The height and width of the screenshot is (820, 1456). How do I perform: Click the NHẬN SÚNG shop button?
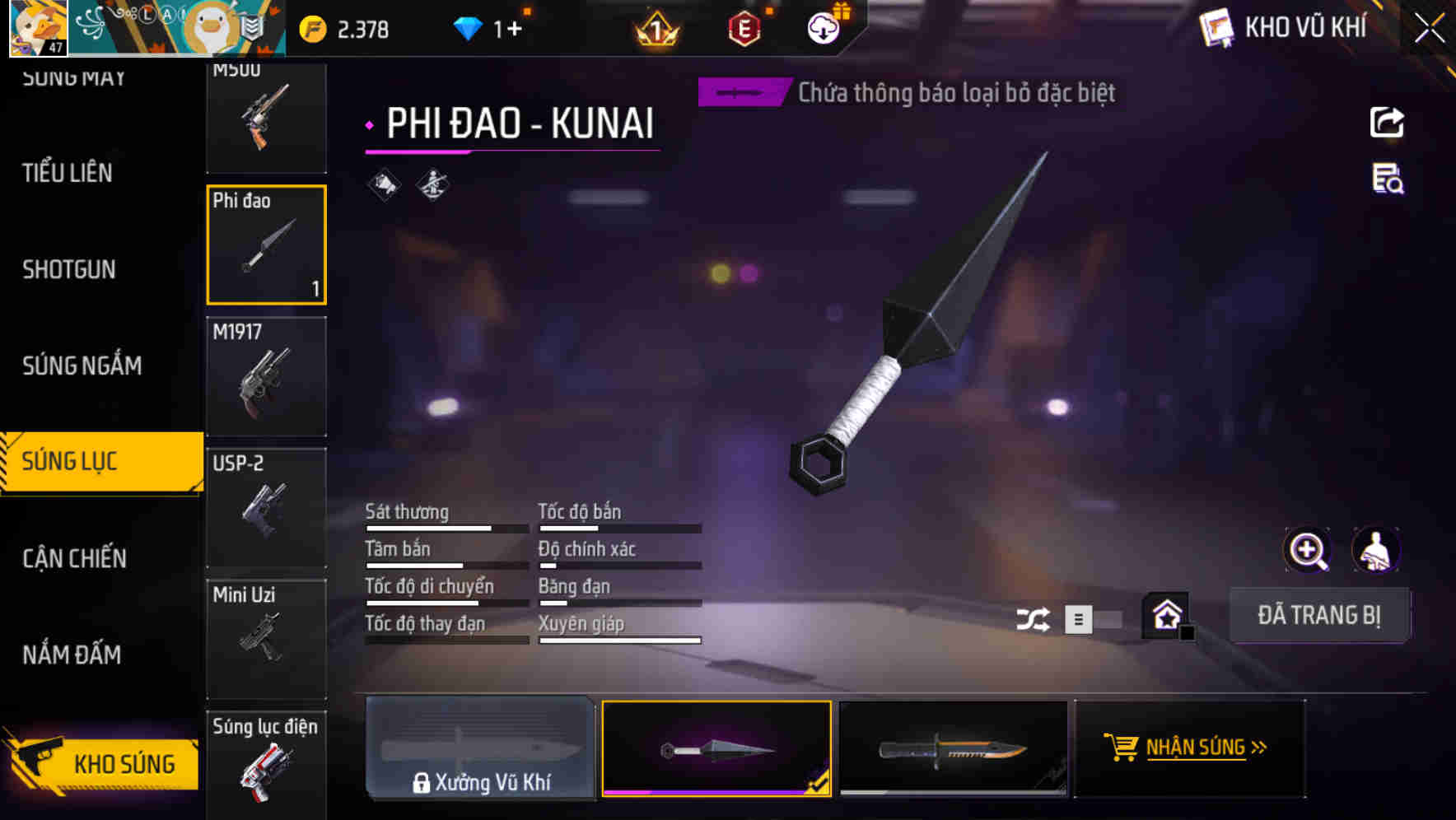1188,748
